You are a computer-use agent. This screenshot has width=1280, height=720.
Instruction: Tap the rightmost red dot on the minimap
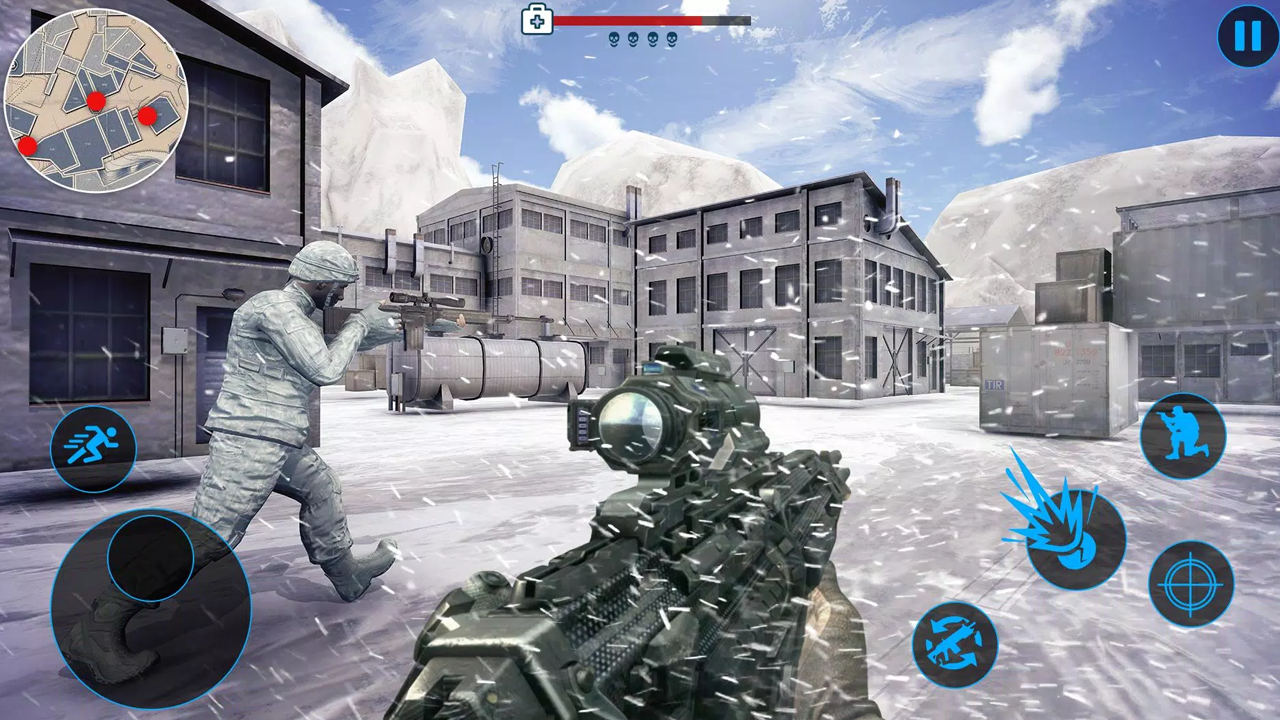[147, 117]
